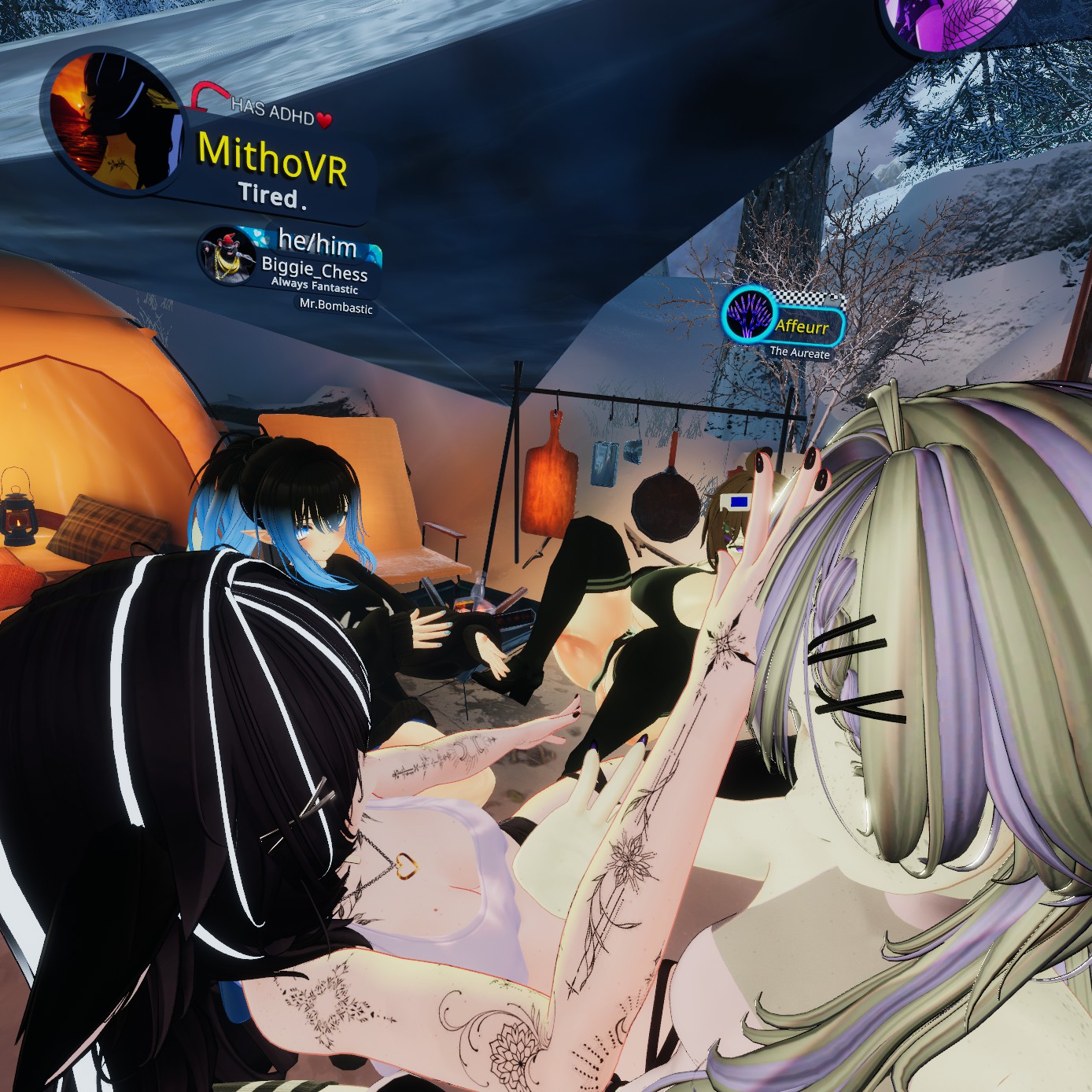Click MithoVR's sunset profile thumbnail

pos(113,122)
